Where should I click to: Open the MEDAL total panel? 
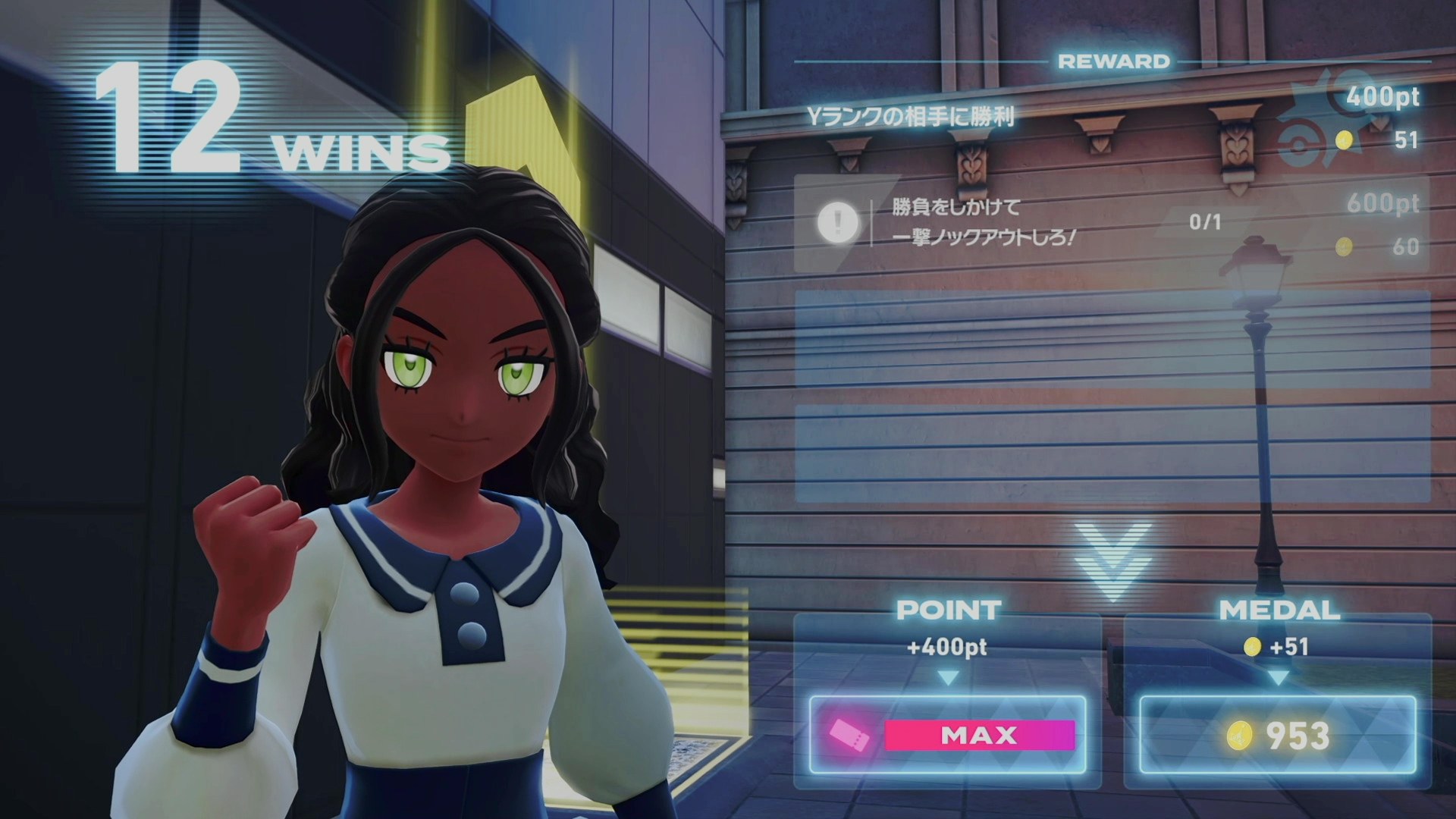(1278, 734)
